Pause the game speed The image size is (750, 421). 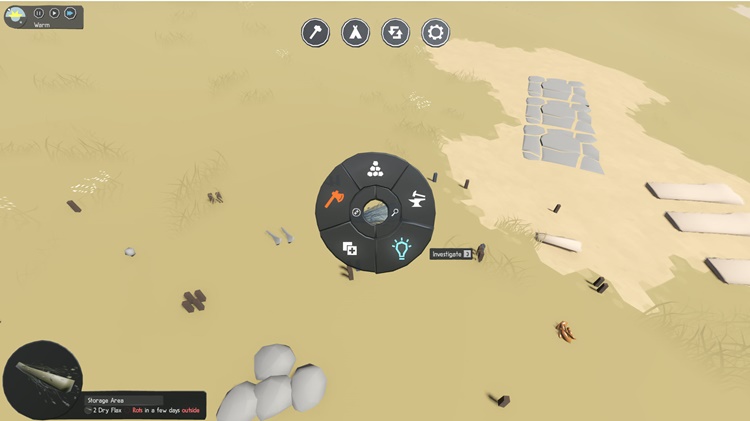(x=39, y=13)
